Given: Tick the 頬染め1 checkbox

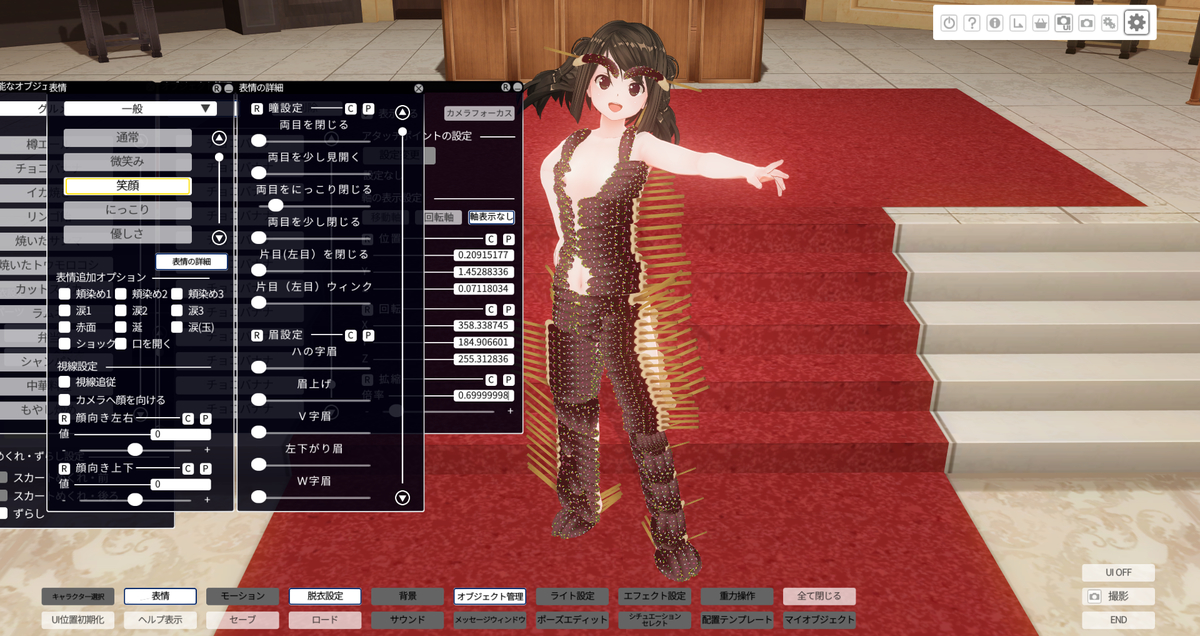Looking at the screenshot, I should (x=65, y=294).
